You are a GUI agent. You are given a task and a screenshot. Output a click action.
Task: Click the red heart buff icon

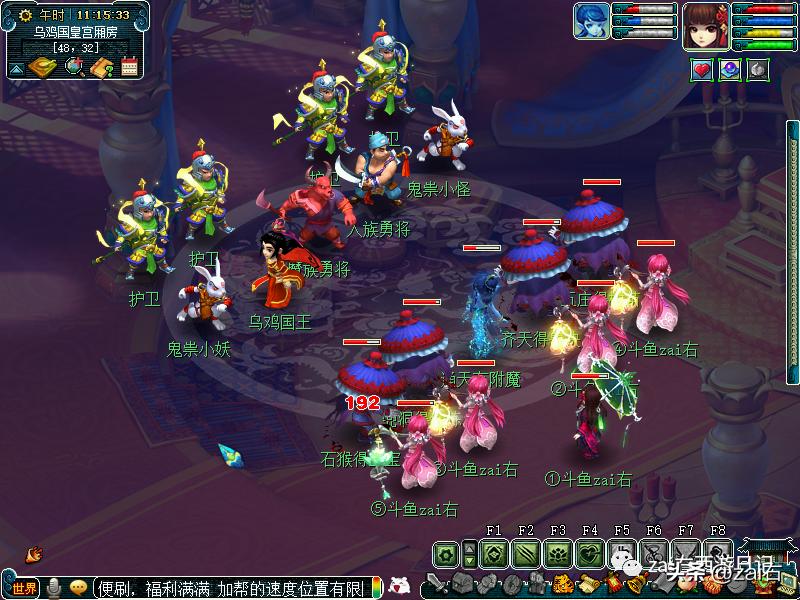(702, 70)
